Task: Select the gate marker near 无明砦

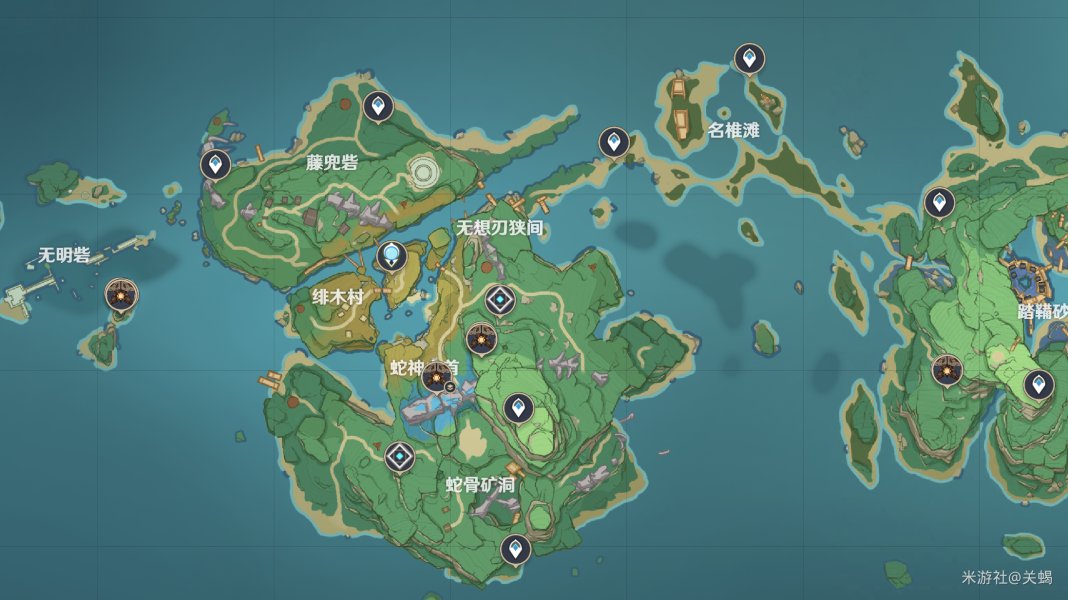Action: coord(121,295)
